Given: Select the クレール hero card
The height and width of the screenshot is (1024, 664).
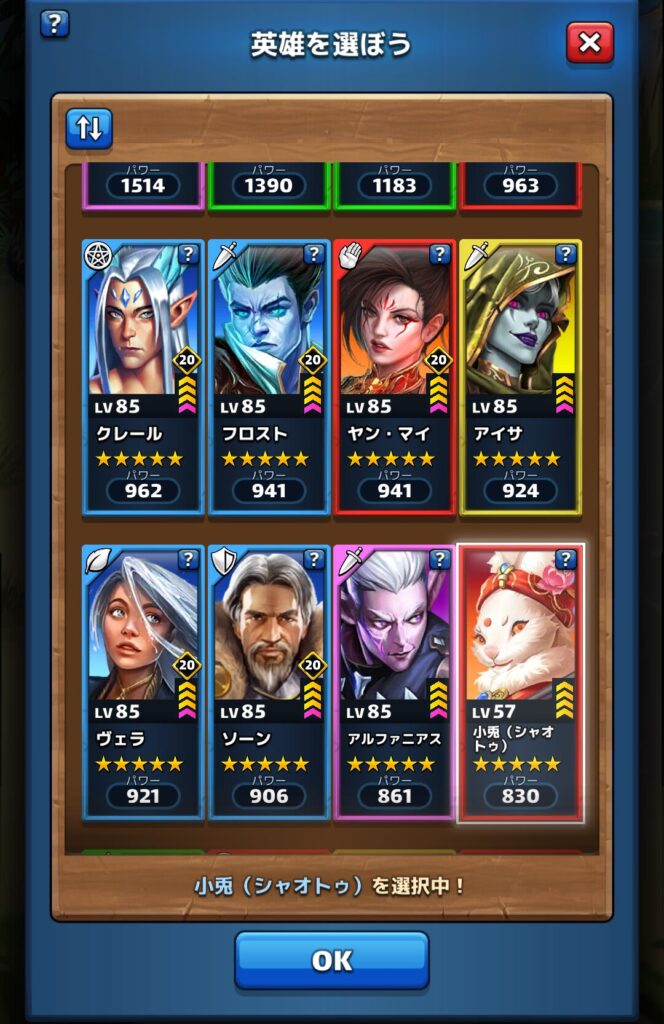Looking at the screenshot, I should 142,376.
